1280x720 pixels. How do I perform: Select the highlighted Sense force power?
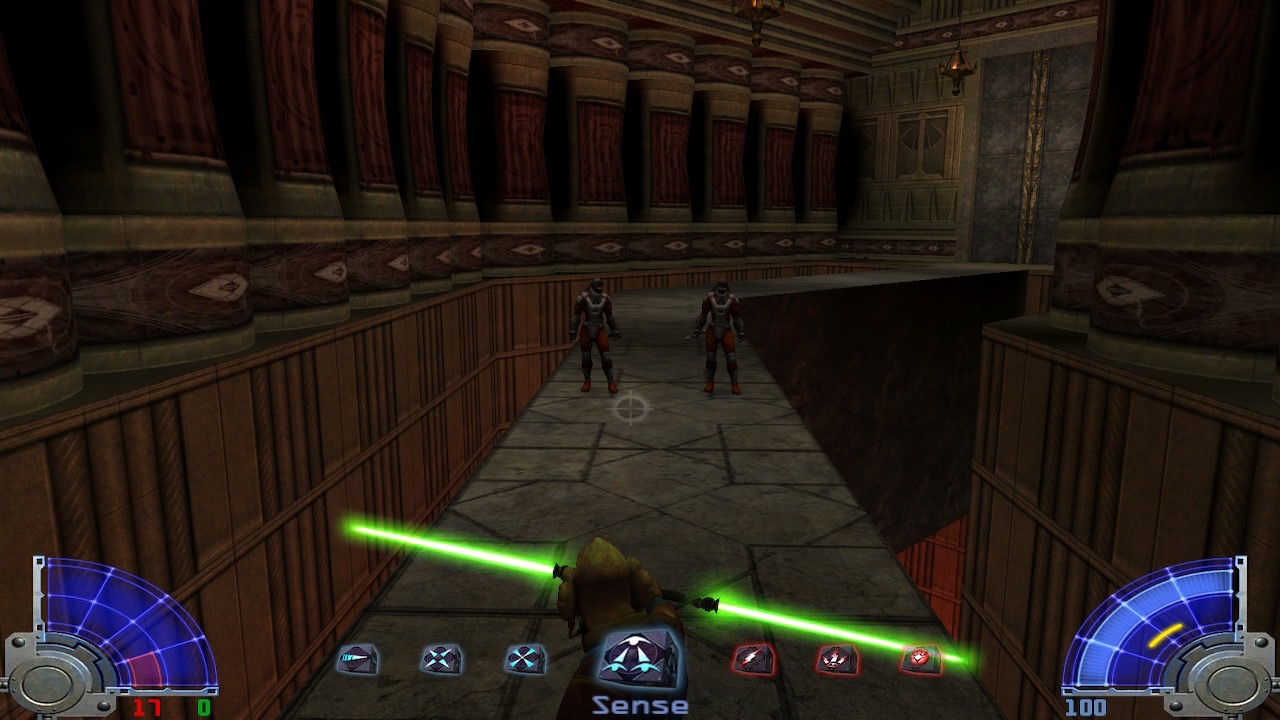[640, 660]
